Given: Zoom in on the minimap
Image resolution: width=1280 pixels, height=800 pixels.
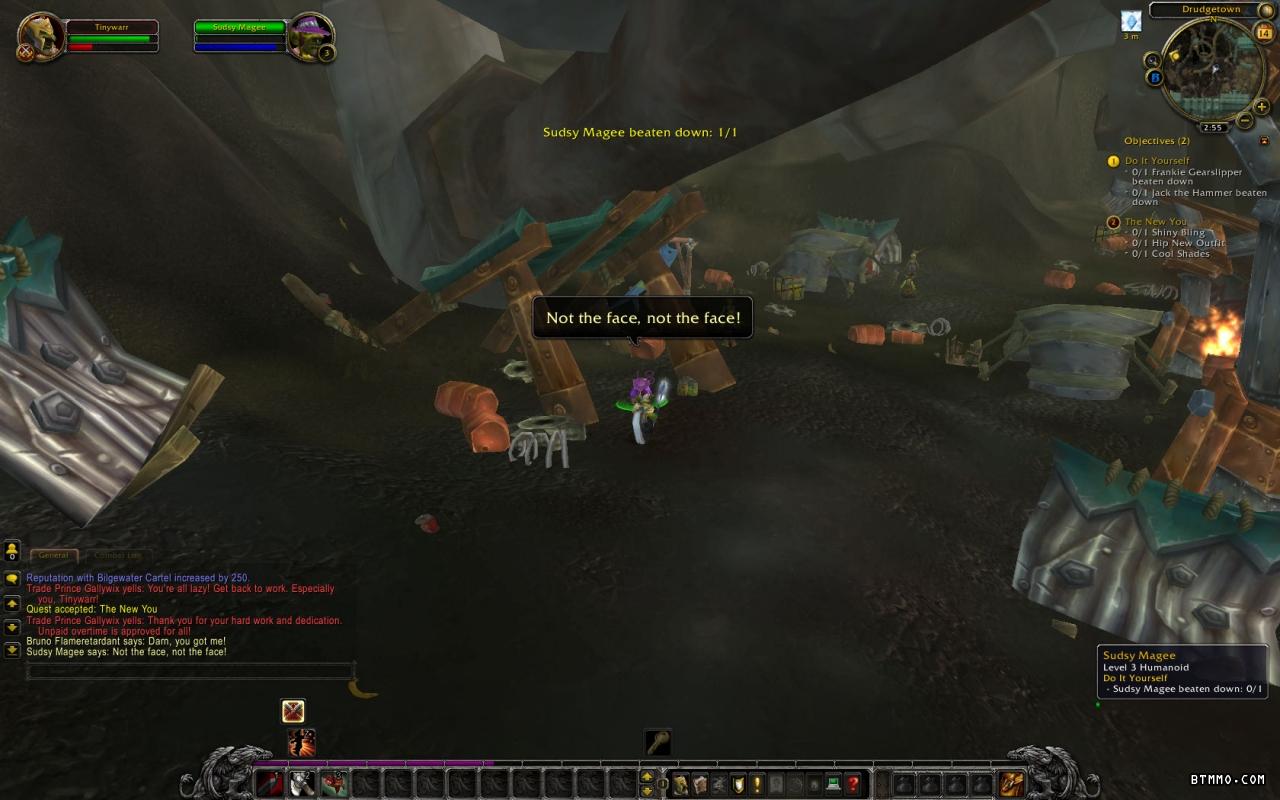Looking at the screenshot, I should (1261, 107).
